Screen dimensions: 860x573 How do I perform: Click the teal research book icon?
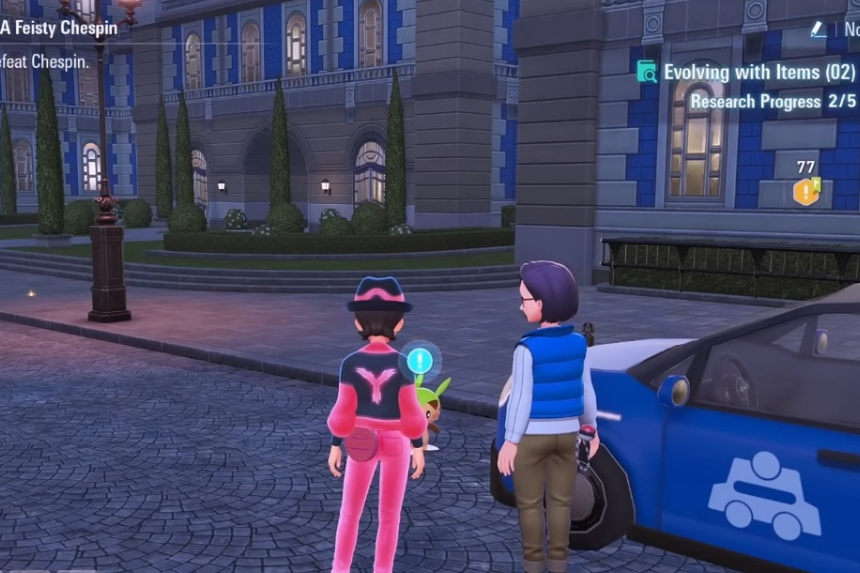tap(647, 72)
